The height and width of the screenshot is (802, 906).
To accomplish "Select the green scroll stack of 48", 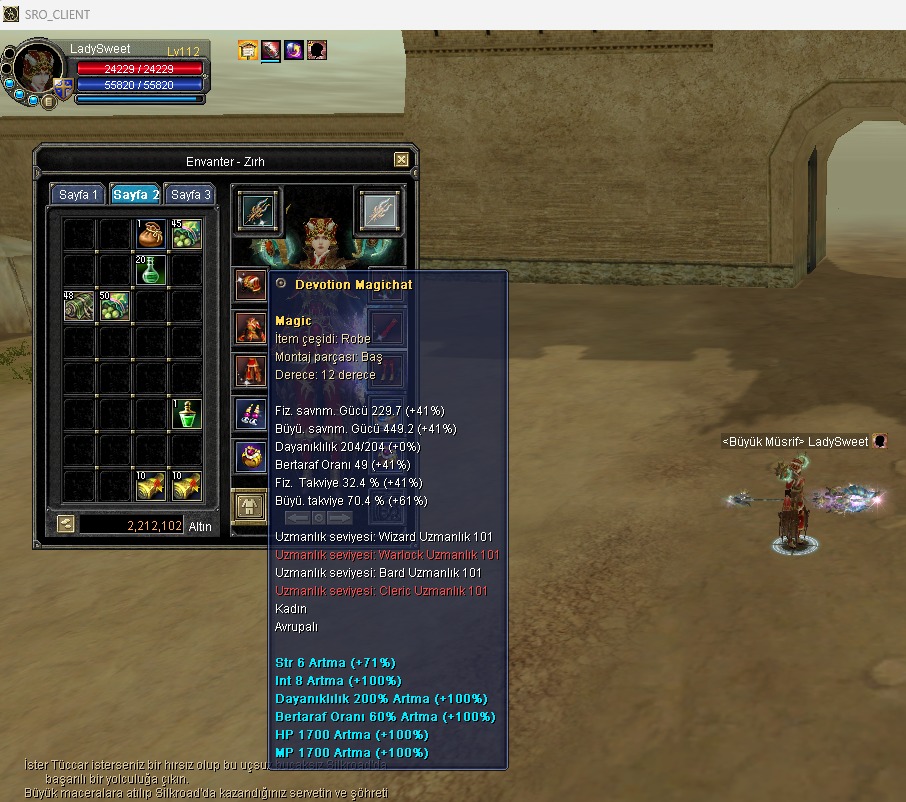I will pos(79,306).
